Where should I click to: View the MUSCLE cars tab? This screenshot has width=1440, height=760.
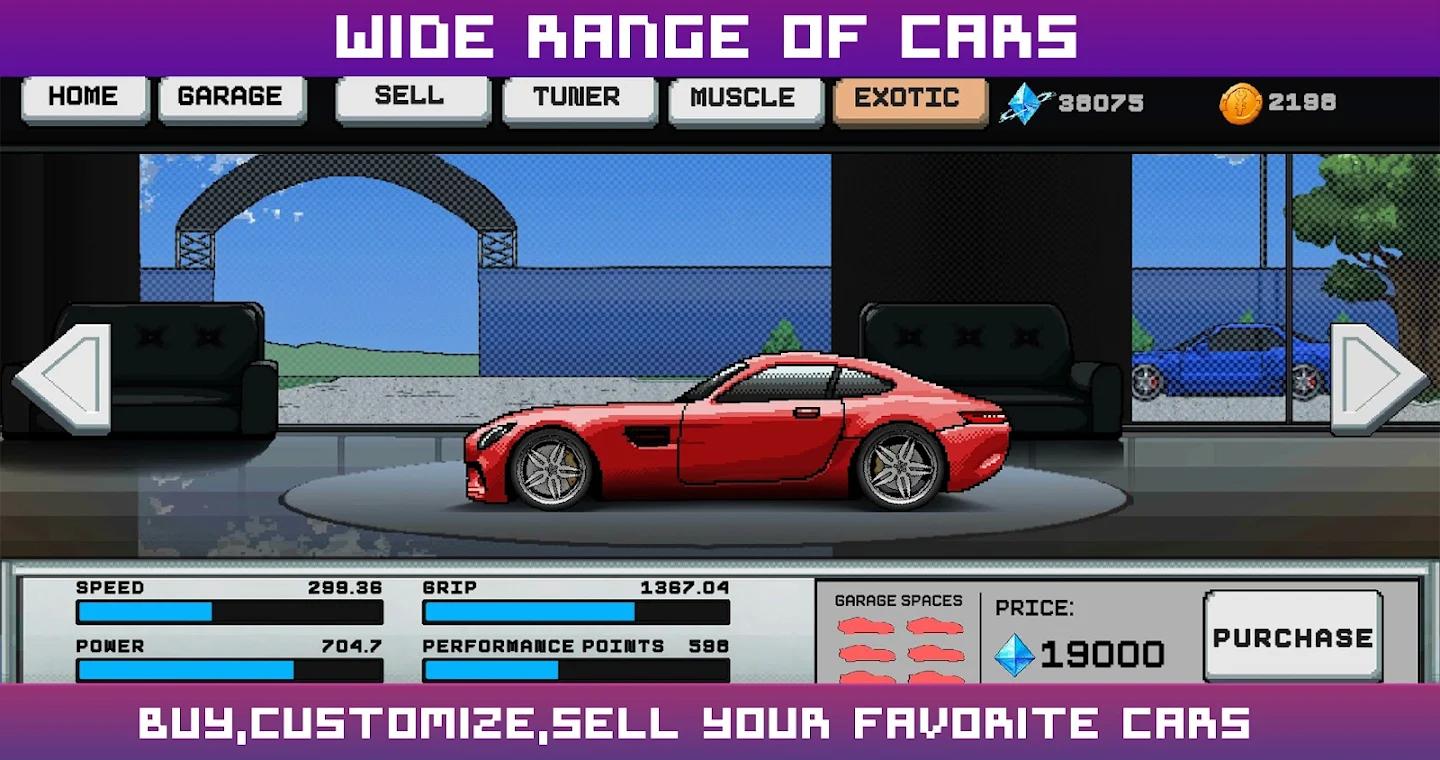tap(743, 96)
